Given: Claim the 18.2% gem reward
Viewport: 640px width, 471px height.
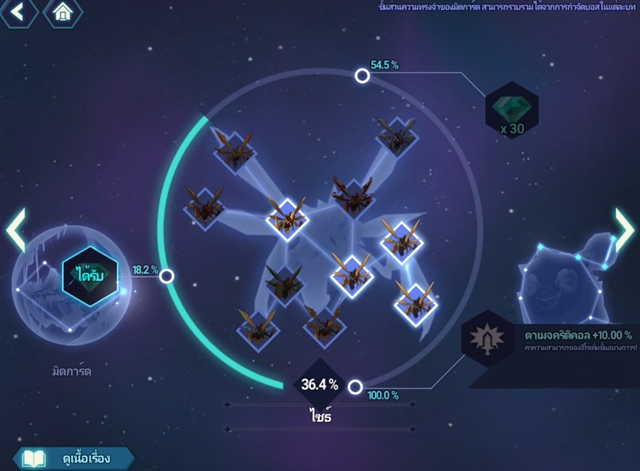Looking at the screenshot, I should click(x=90, y=272).
